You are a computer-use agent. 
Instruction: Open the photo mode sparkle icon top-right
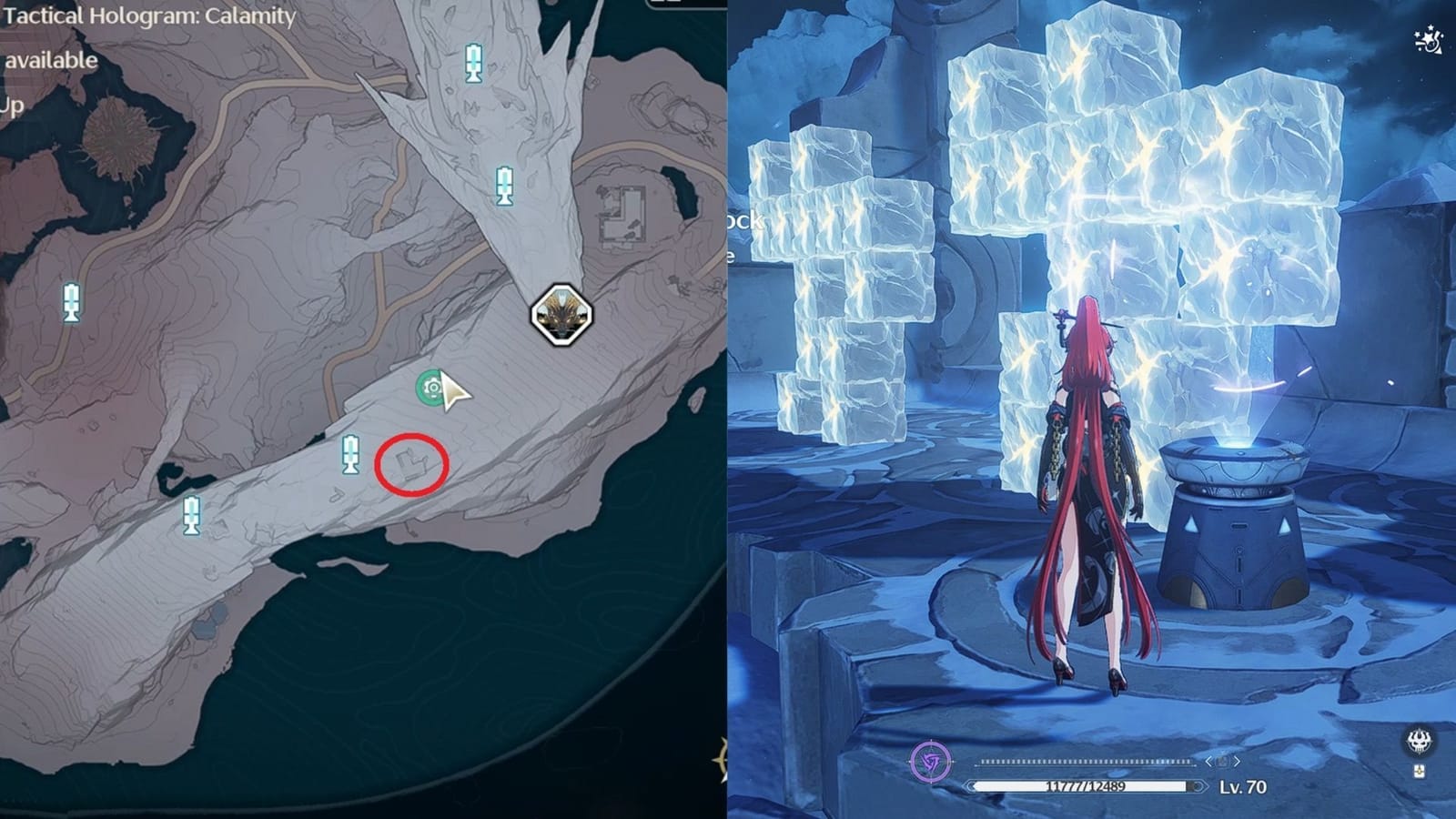1429,38
